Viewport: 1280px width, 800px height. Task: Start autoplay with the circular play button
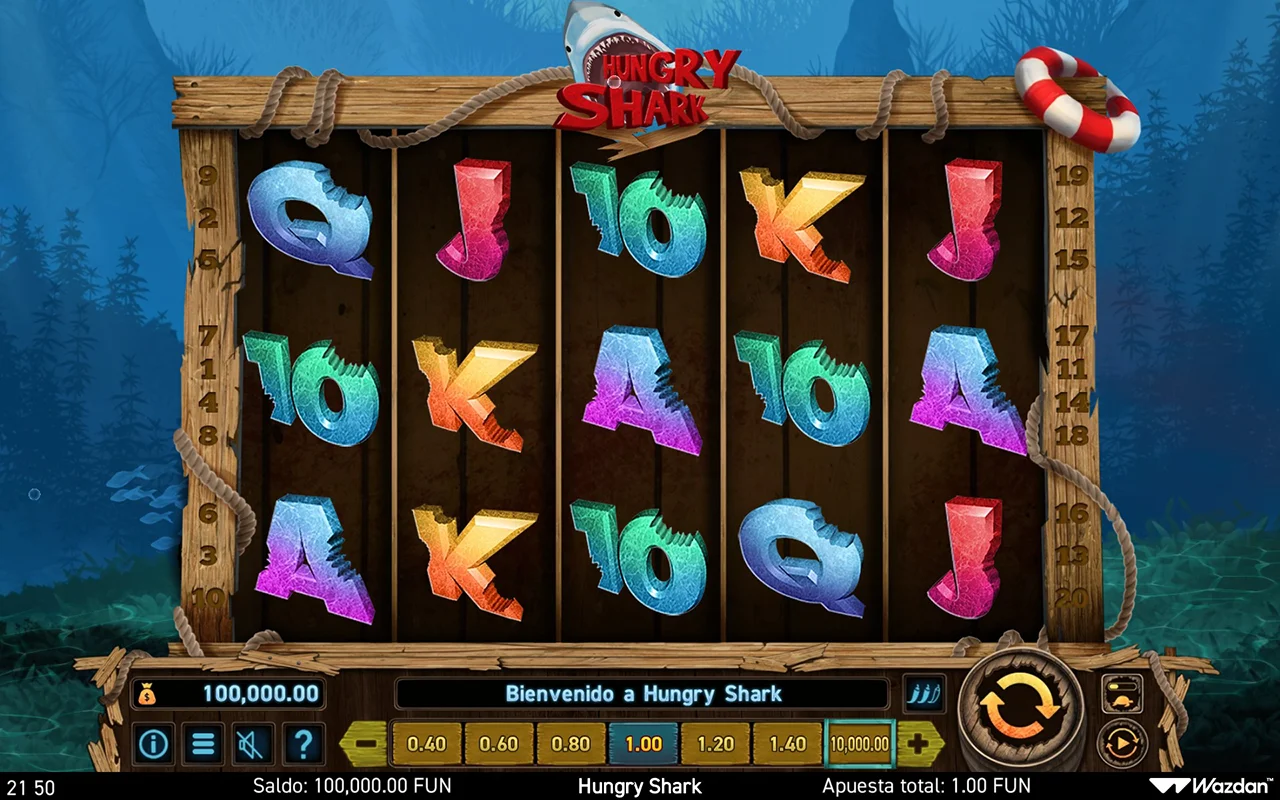coord(1122,744)
